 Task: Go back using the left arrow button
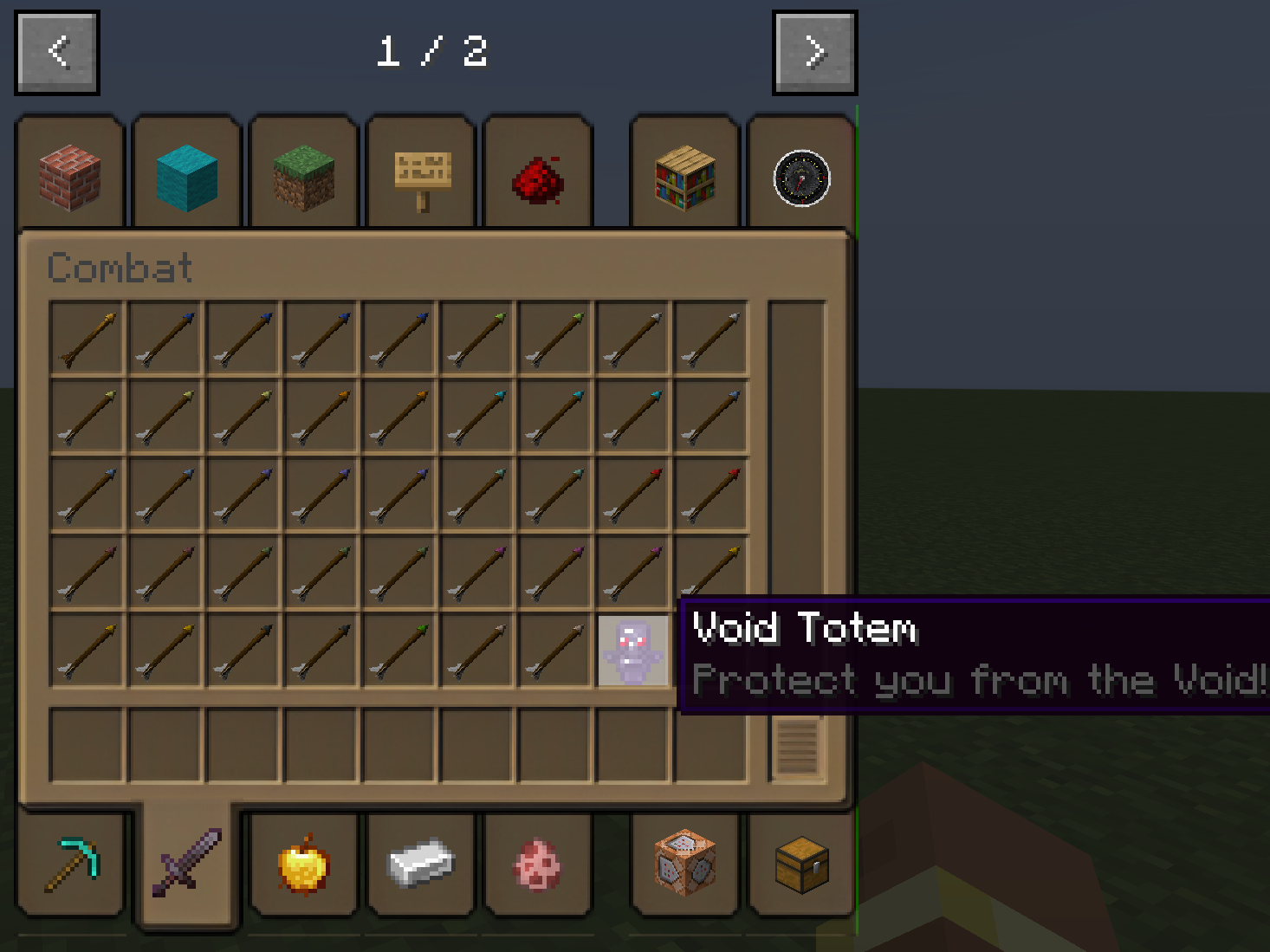point(57,50)
